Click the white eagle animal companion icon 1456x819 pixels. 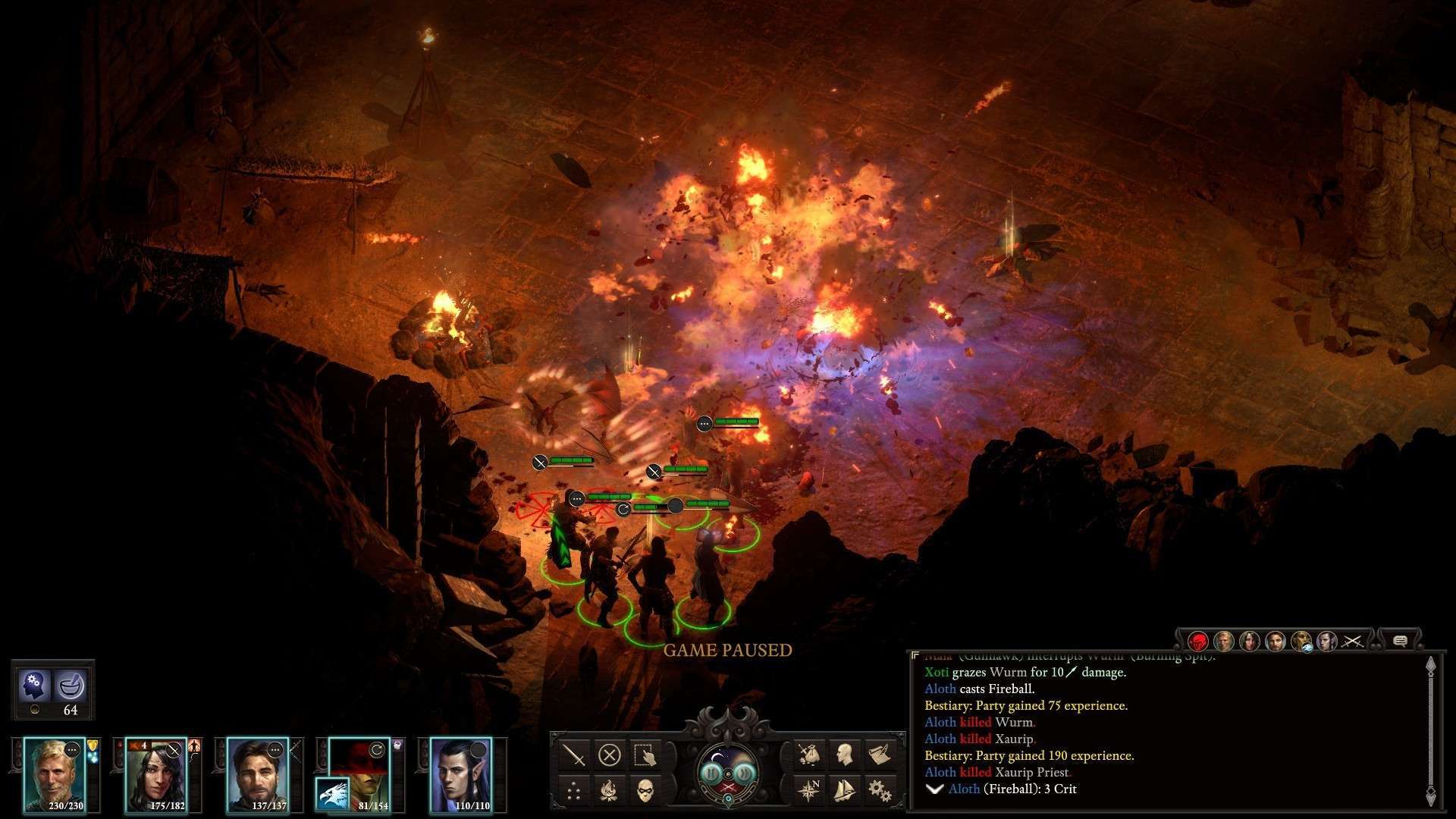tap(334, 794)
